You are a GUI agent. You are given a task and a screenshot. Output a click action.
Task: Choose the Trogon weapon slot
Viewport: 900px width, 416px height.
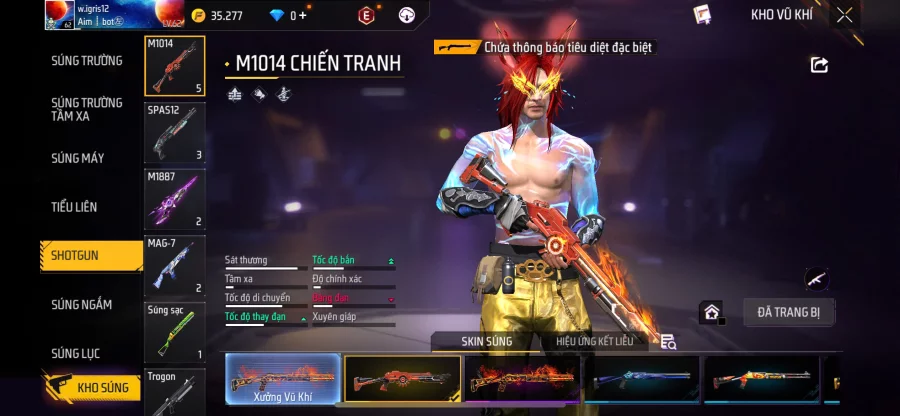tap(175, 392)
